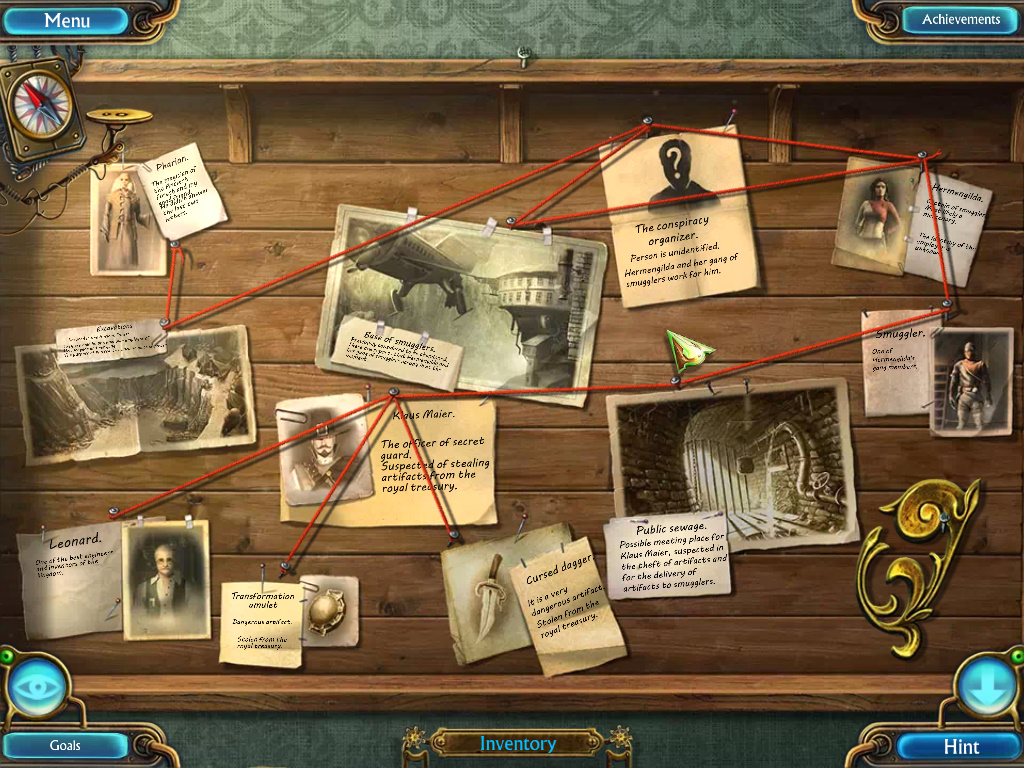Screen dimensions: 1024x768
Task: Click the blue down-arrow orb
Action: (985, 687)
